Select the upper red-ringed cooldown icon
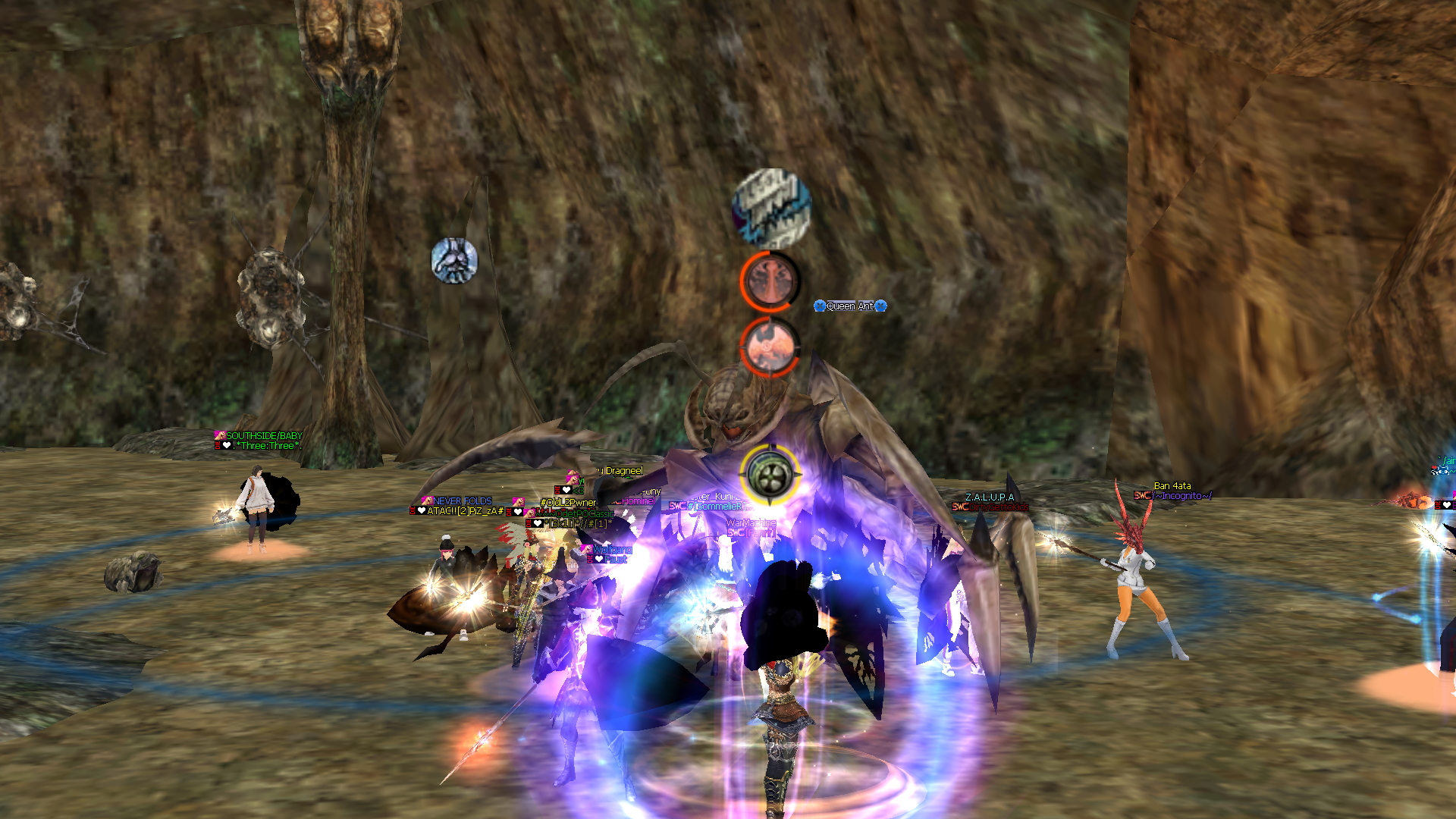 tap(770, 281)
